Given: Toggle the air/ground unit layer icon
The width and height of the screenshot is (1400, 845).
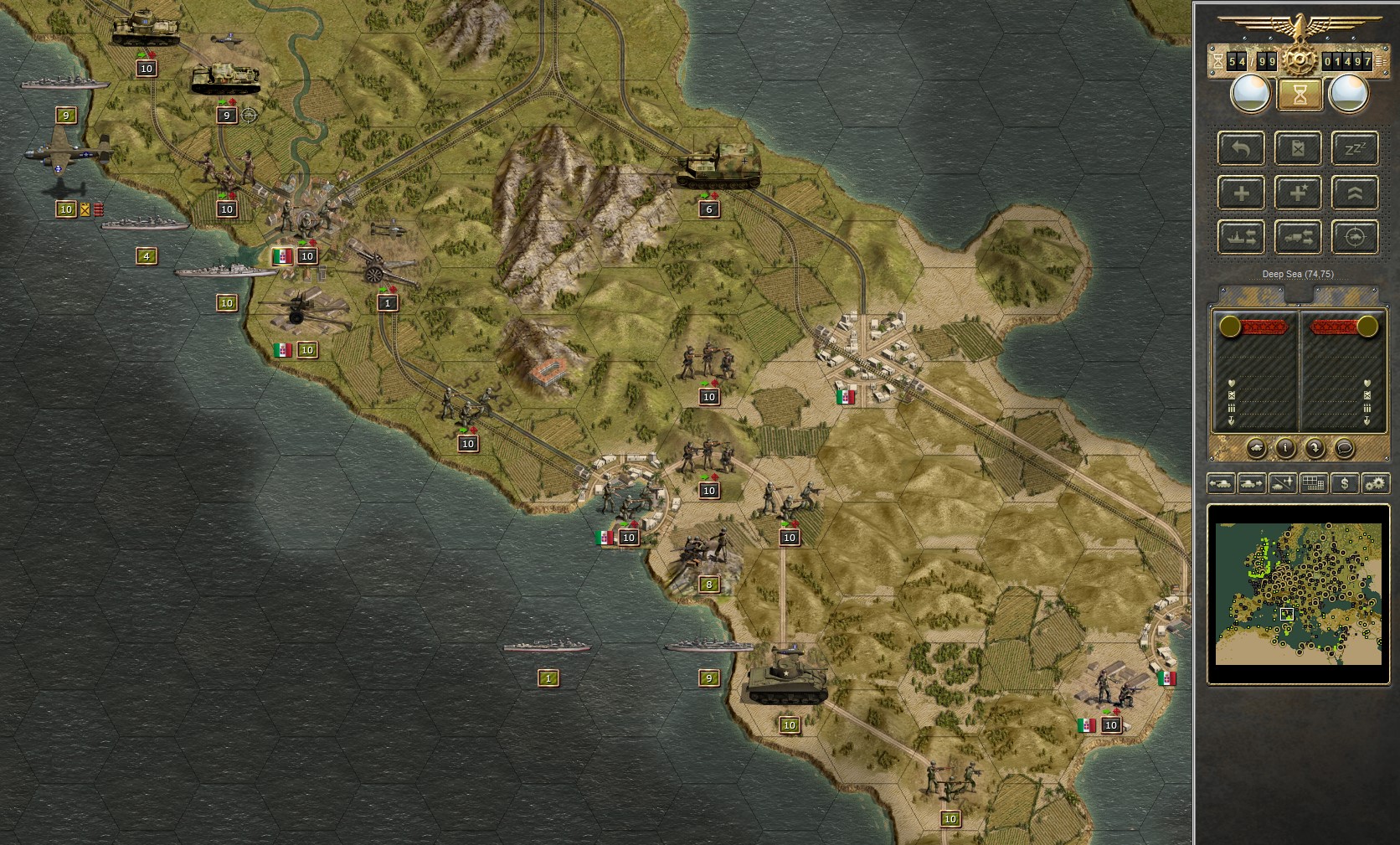Looking at the screenshot, I should [1282, 484].
